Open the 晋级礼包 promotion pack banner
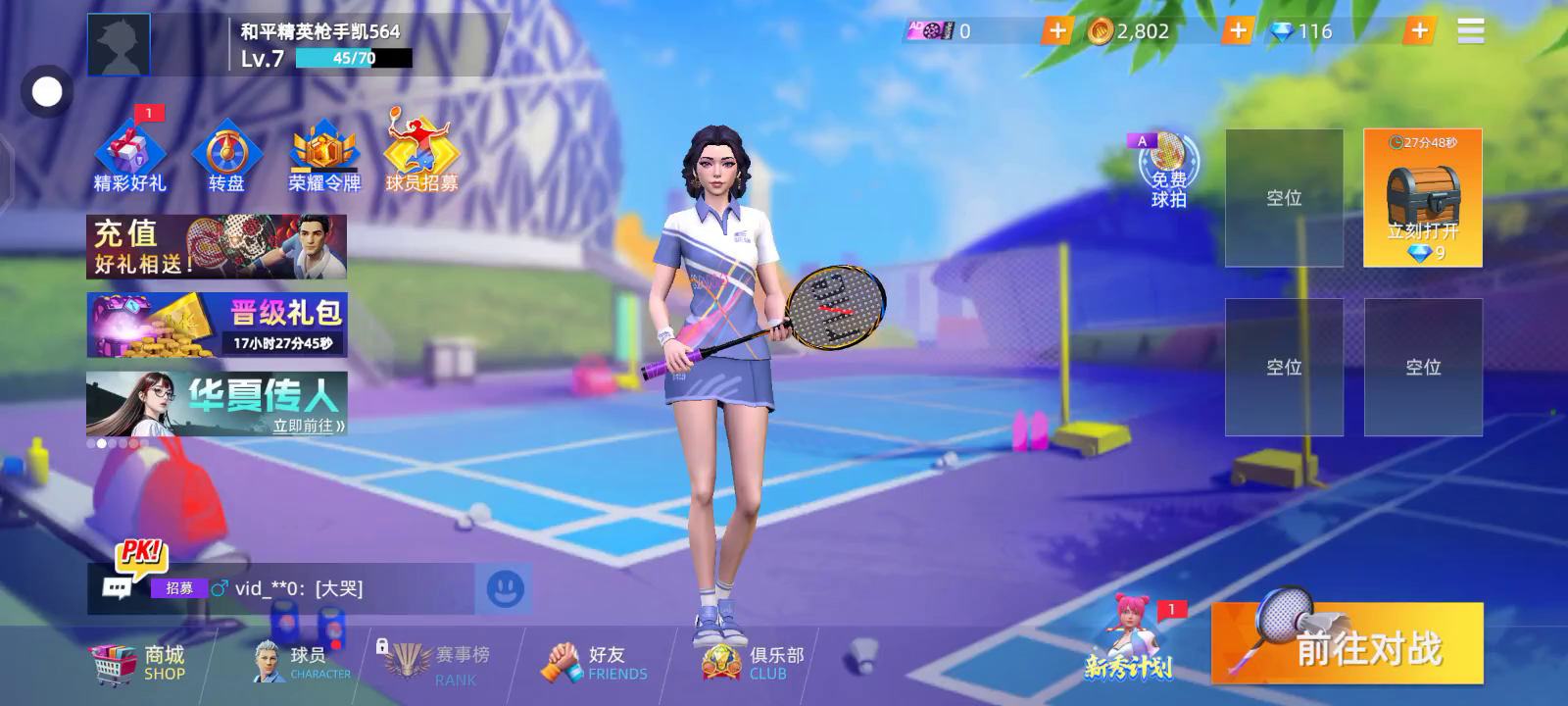Viewport: 1568px width, 706px height. coord(217,325)
